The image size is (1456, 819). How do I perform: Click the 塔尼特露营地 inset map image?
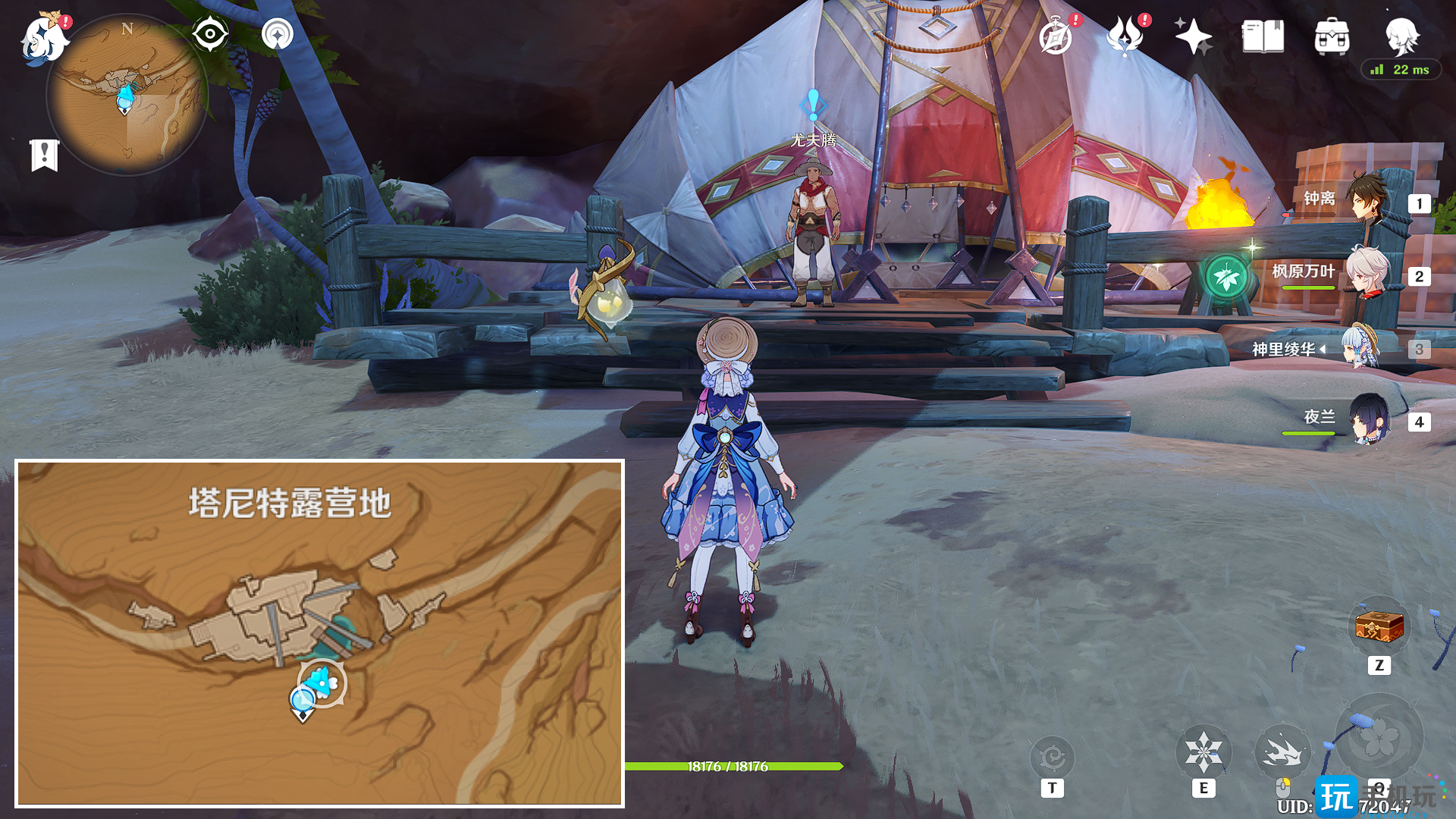(x=319, y=633)
